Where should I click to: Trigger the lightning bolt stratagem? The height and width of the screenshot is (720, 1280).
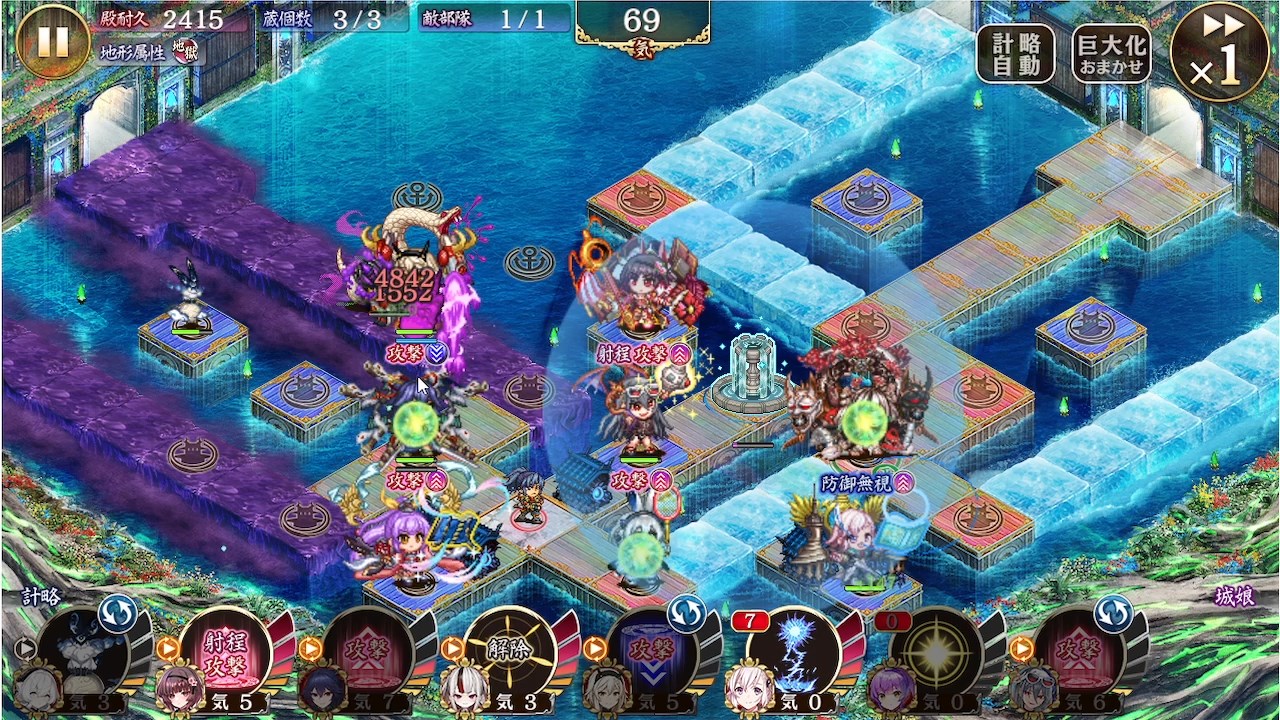click(x=797, y=653)
